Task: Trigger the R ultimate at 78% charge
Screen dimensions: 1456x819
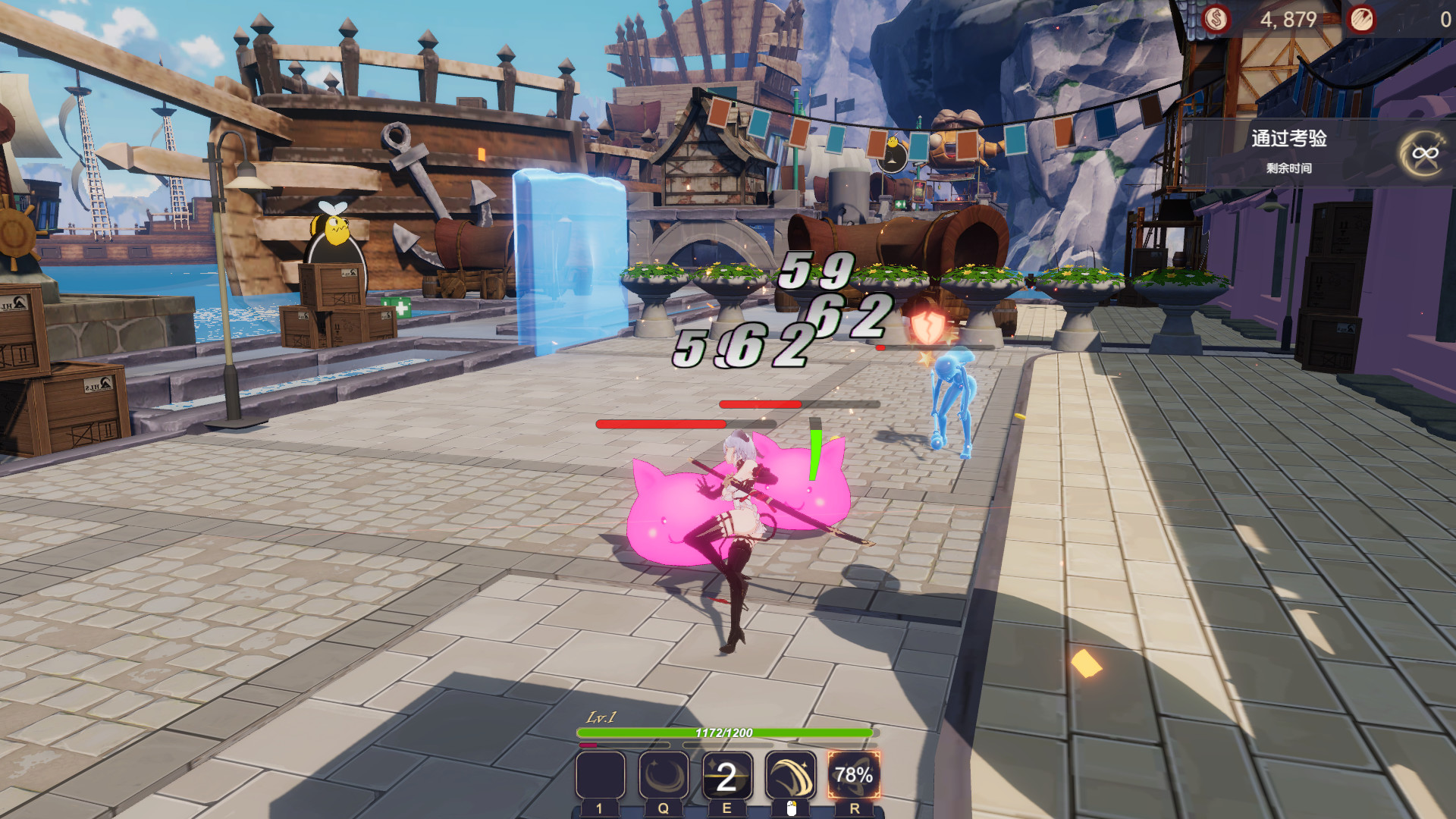Action: (x=852, y=777)
